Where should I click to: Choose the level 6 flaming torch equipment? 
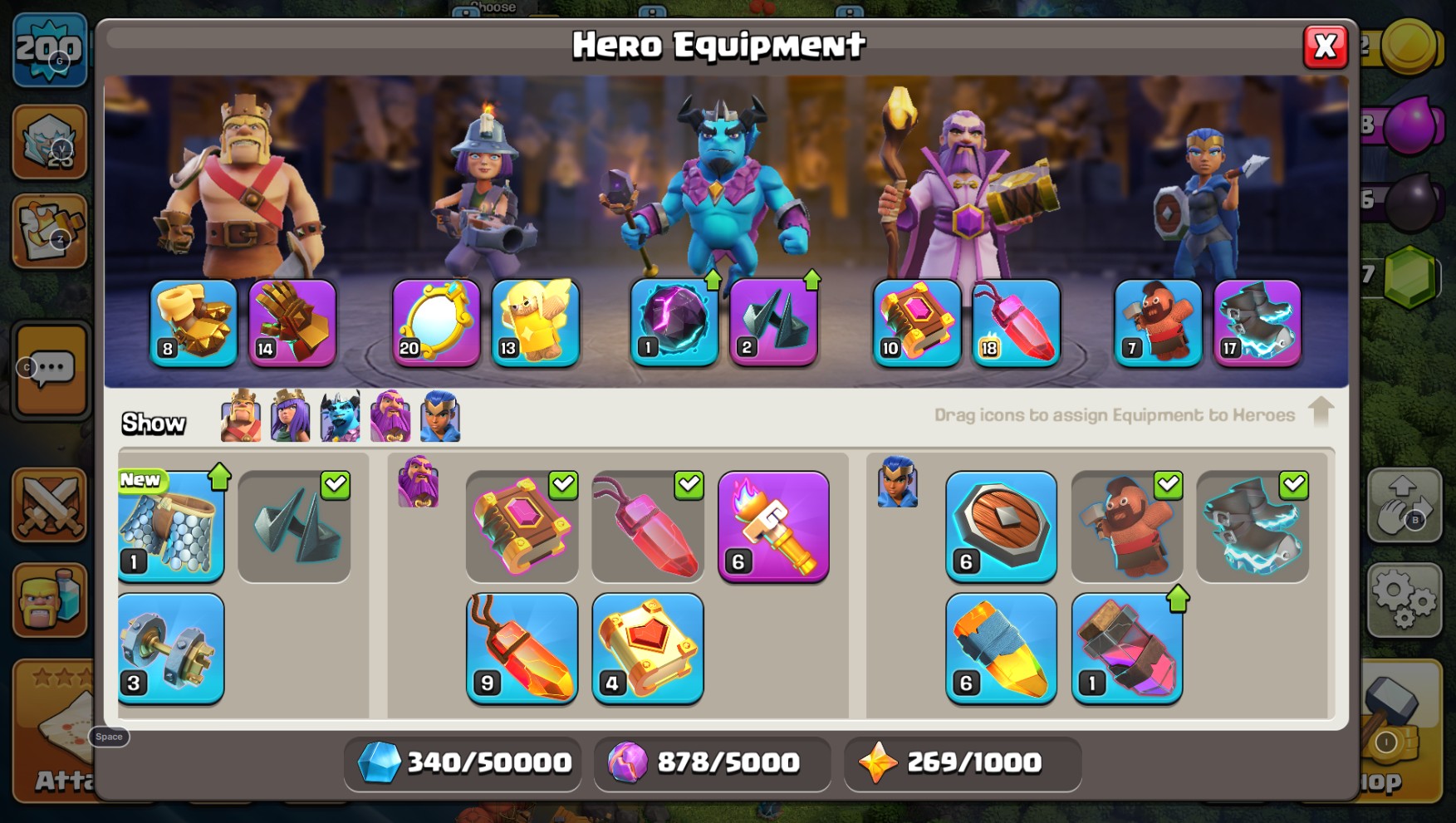[x=773, y=527]
